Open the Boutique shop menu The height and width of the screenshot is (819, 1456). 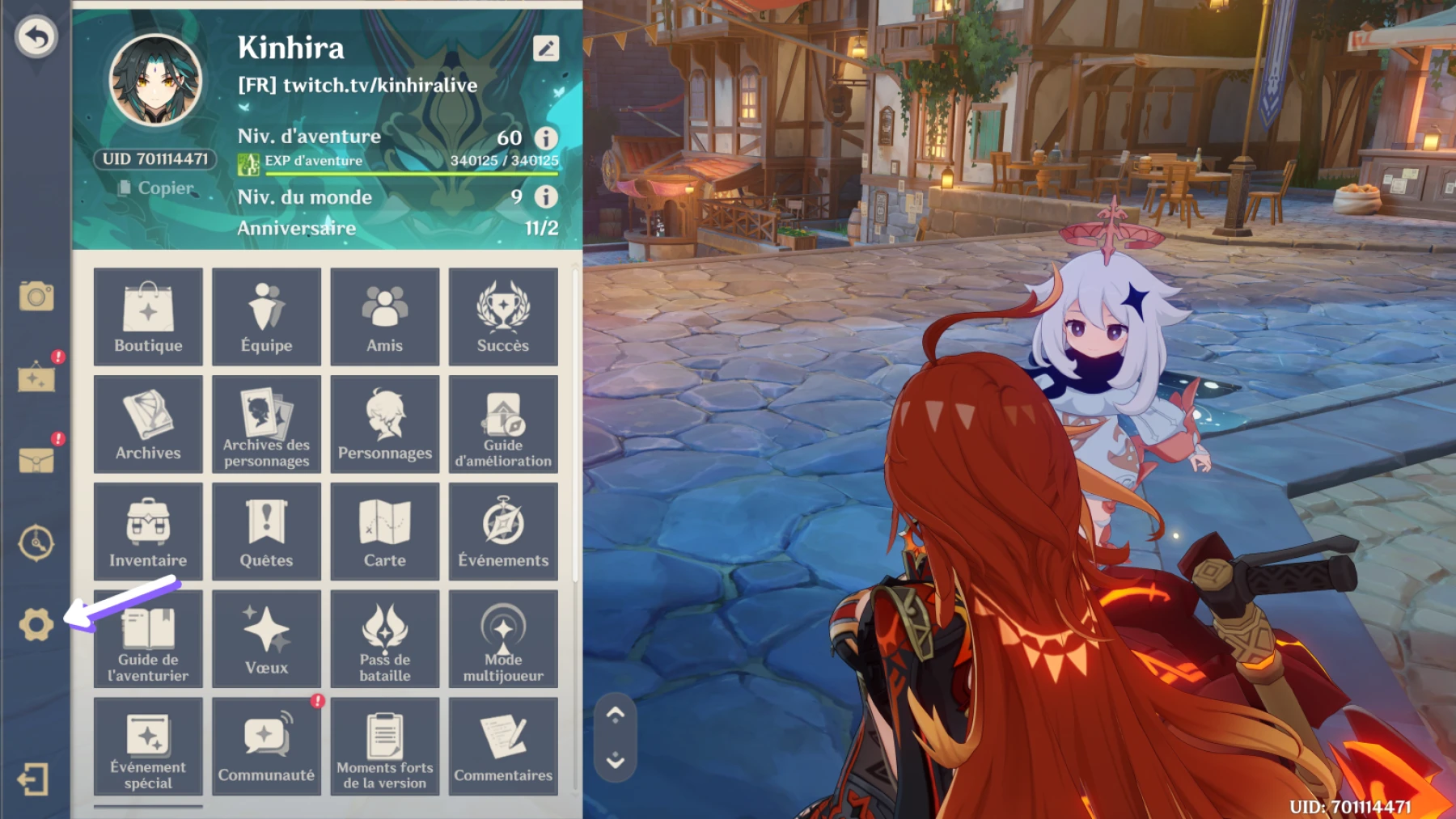point(148,317)
